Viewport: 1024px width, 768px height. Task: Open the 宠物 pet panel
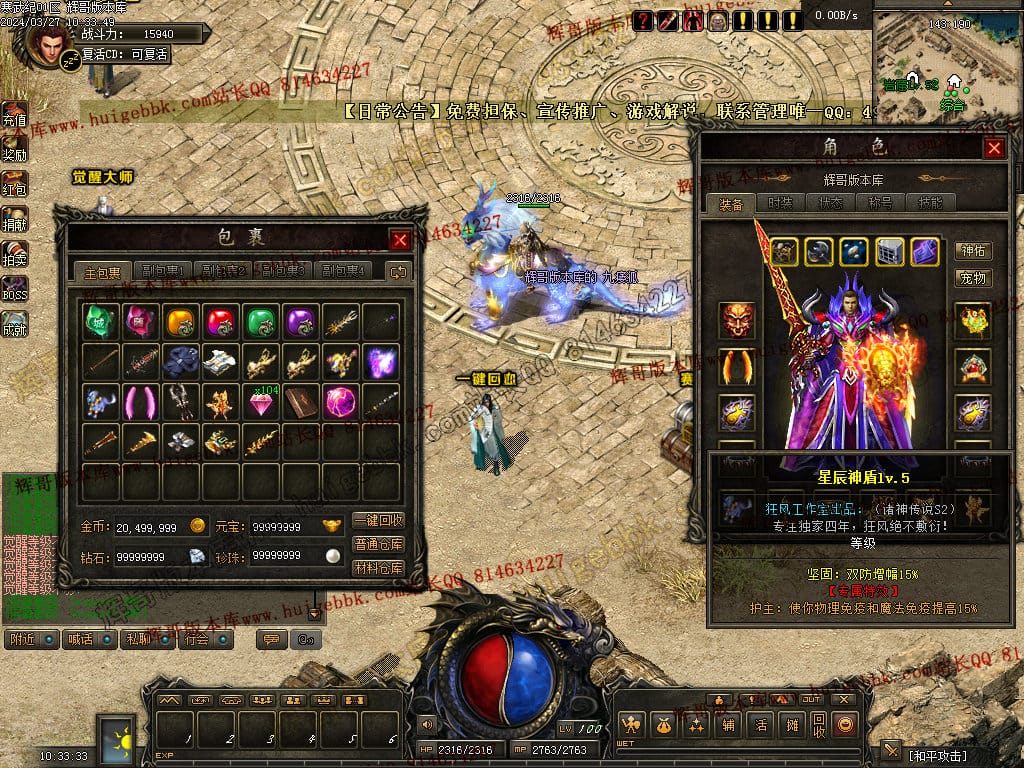coord(973,277)
